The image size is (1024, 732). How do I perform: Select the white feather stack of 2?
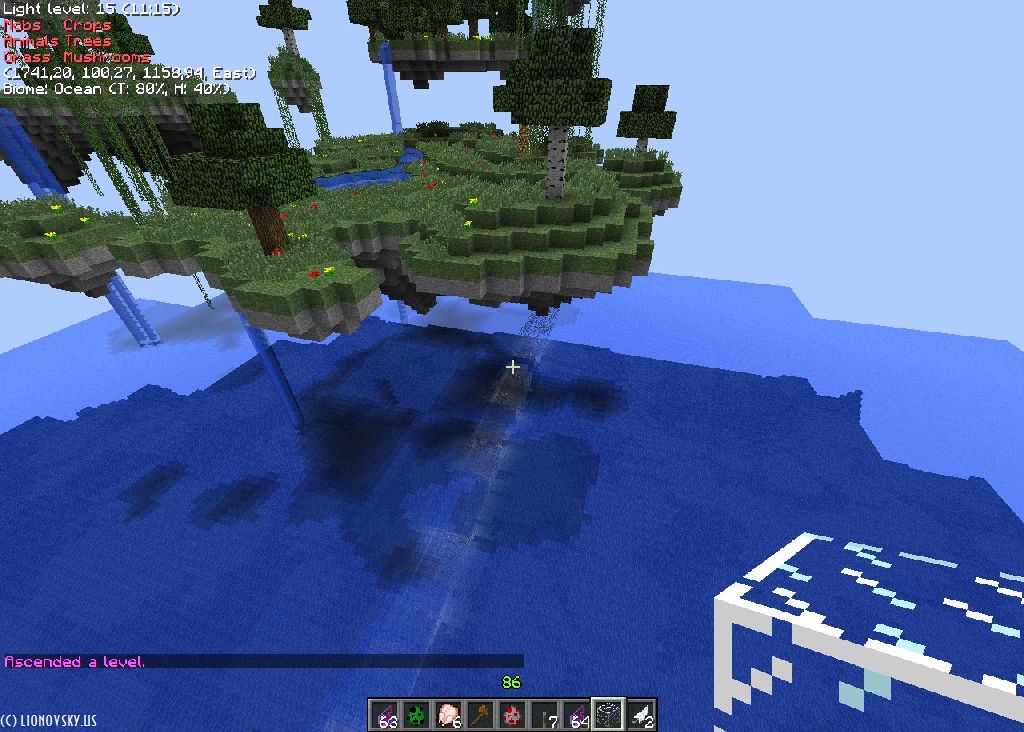(x=641, y=714)
